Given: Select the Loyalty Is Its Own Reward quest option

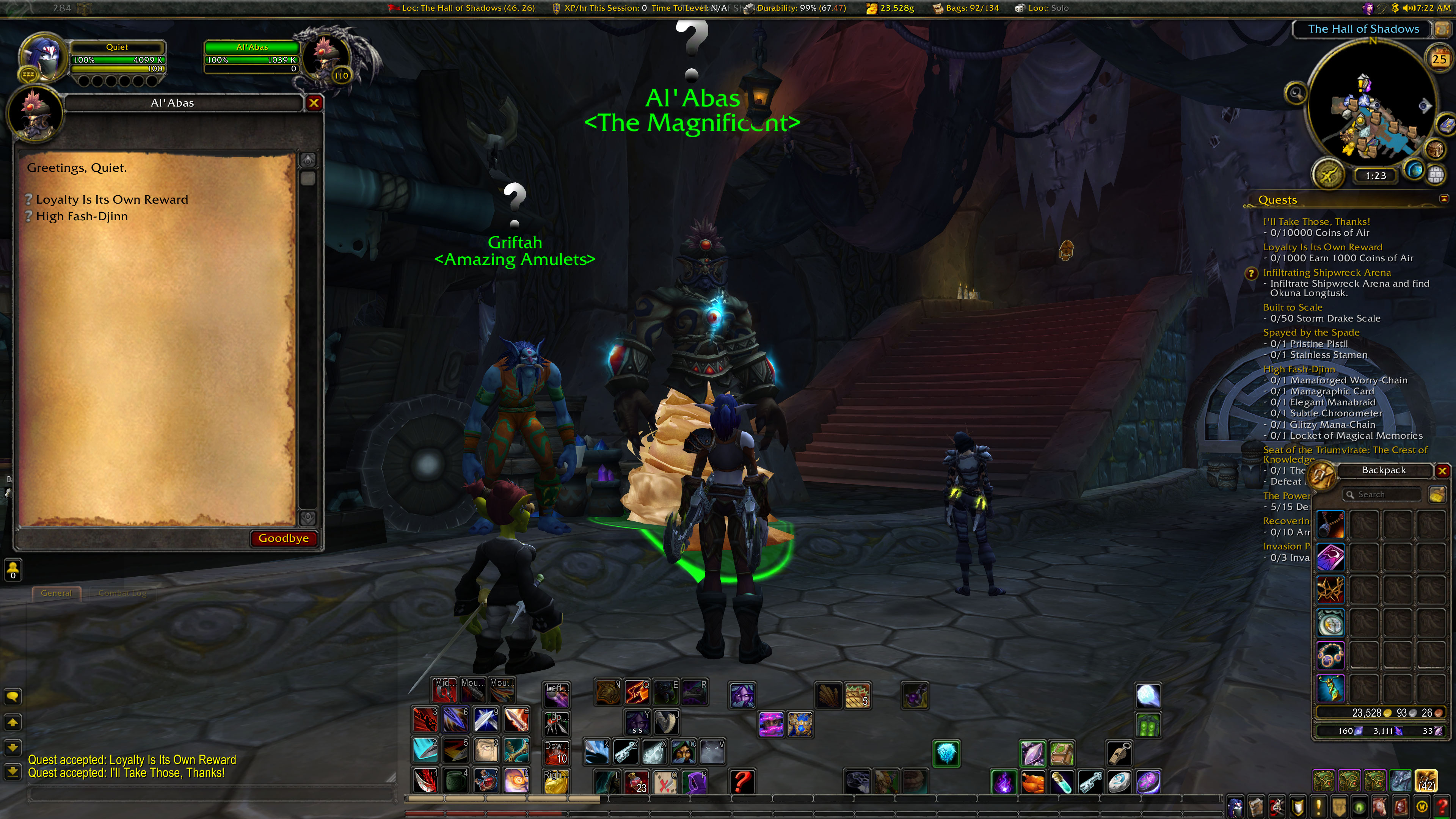Looking at the screenshot, I should click(x=111, y=199).
